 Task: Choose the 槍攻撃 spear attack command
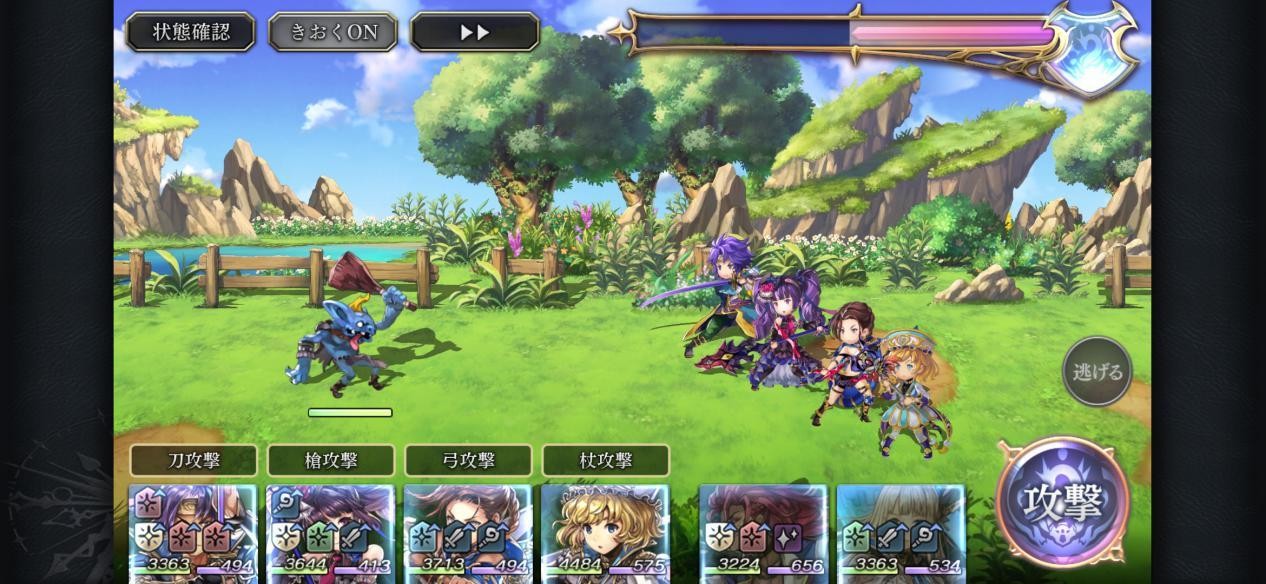(330, 460)
